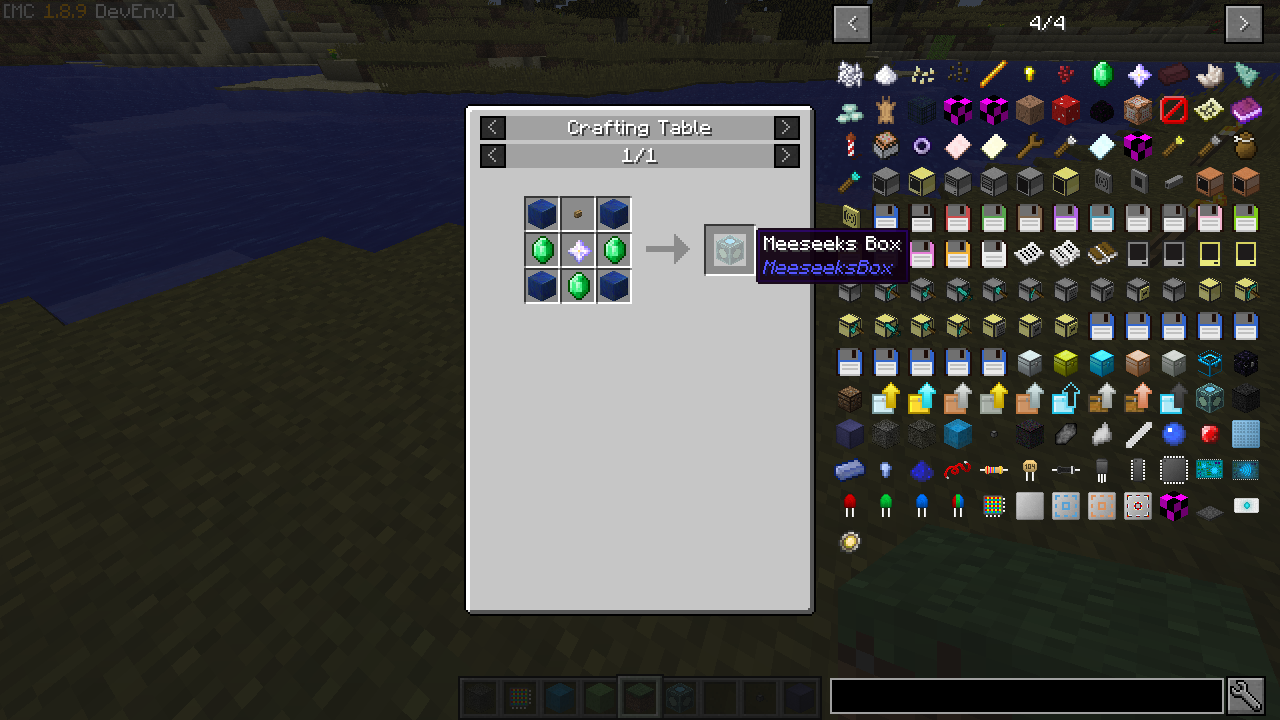1280x720 pixels.
Task: Choose the gold coin item in the list
Action: click(850, 542)
